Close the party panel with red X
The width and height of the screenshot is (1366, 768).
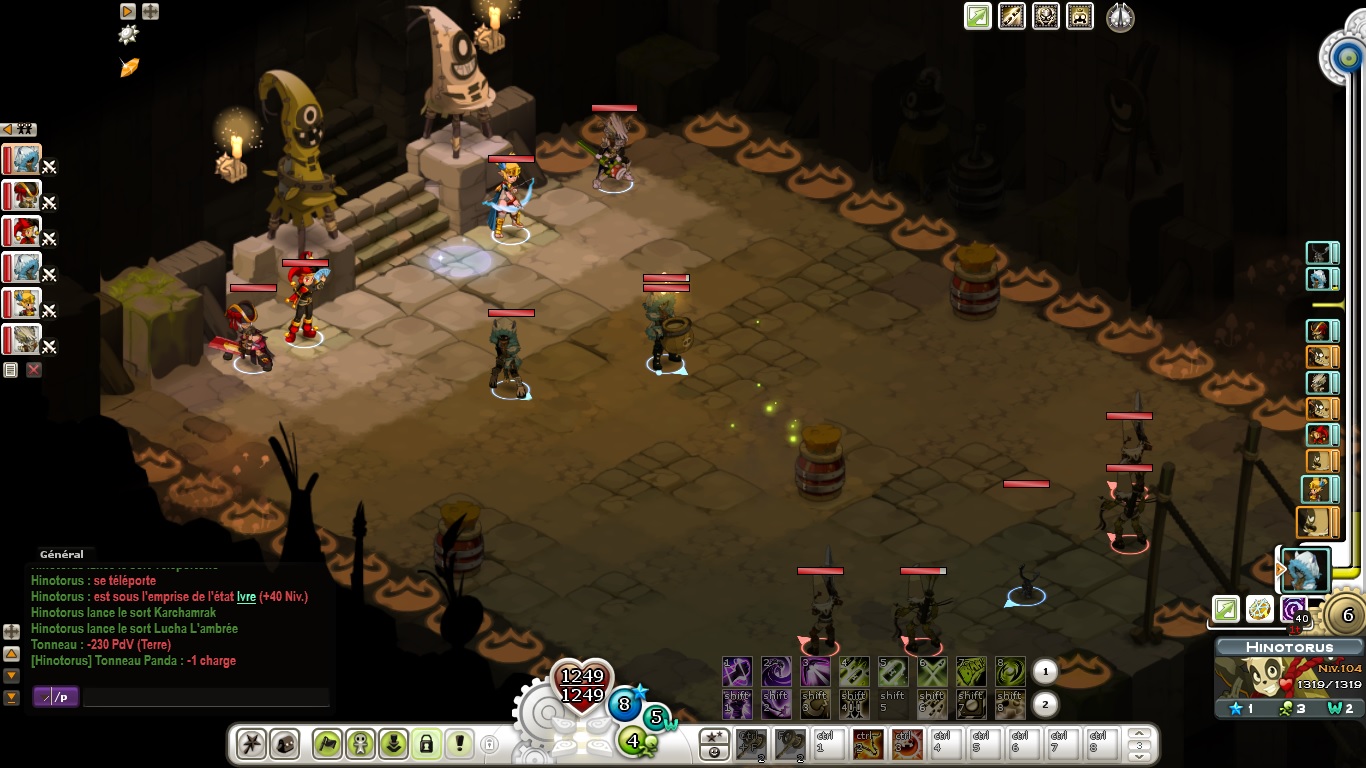pyautogui.click(x=34, y=370)
